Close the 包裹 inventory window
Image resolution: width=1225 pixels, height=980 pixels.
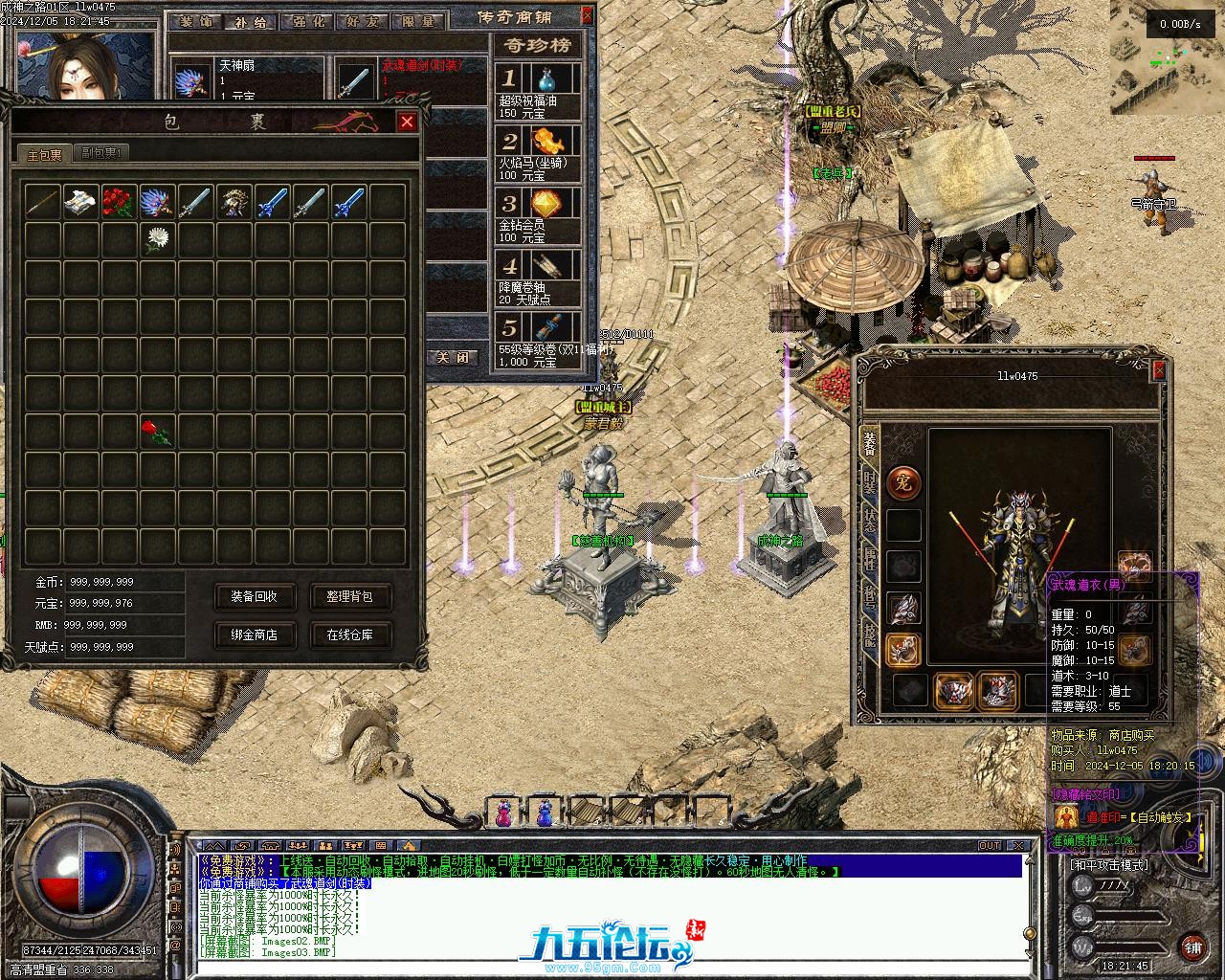tap(407, 122)
